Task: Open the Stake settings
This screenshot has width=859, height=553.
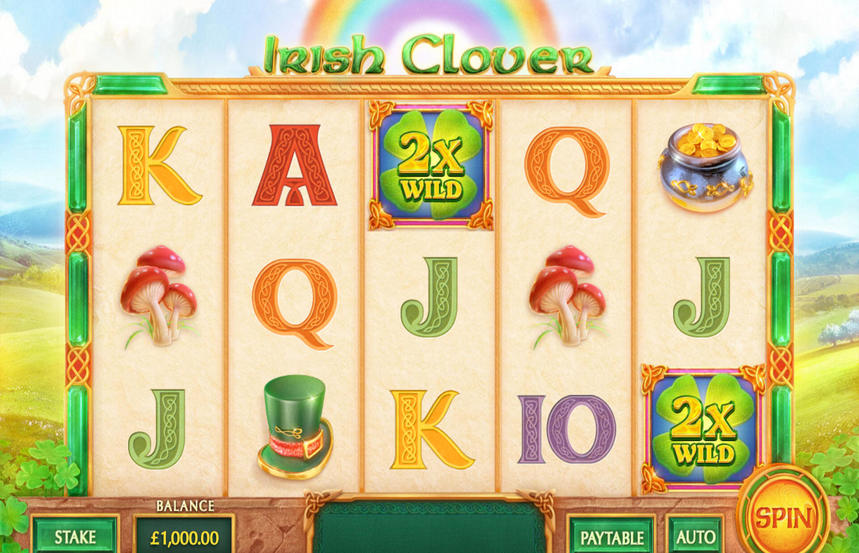Action: pyautogui.click(x=75, y=535)
